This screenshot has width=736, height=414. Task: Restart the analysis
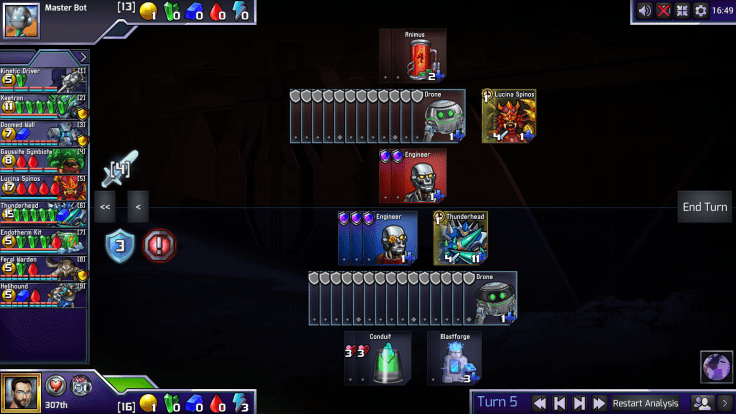click(x=645, y=403)
